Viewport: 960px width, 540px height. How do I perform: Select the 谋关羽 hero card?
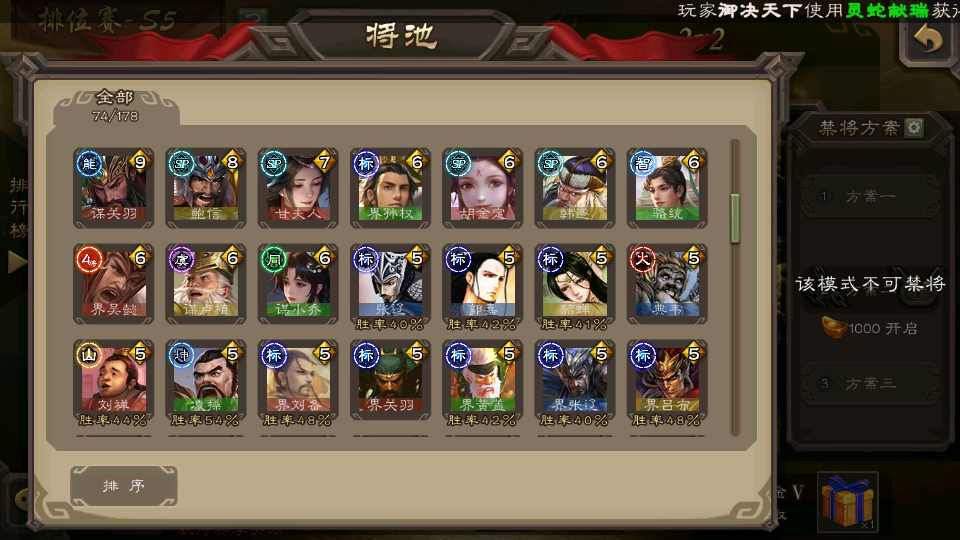pos(114,188)
